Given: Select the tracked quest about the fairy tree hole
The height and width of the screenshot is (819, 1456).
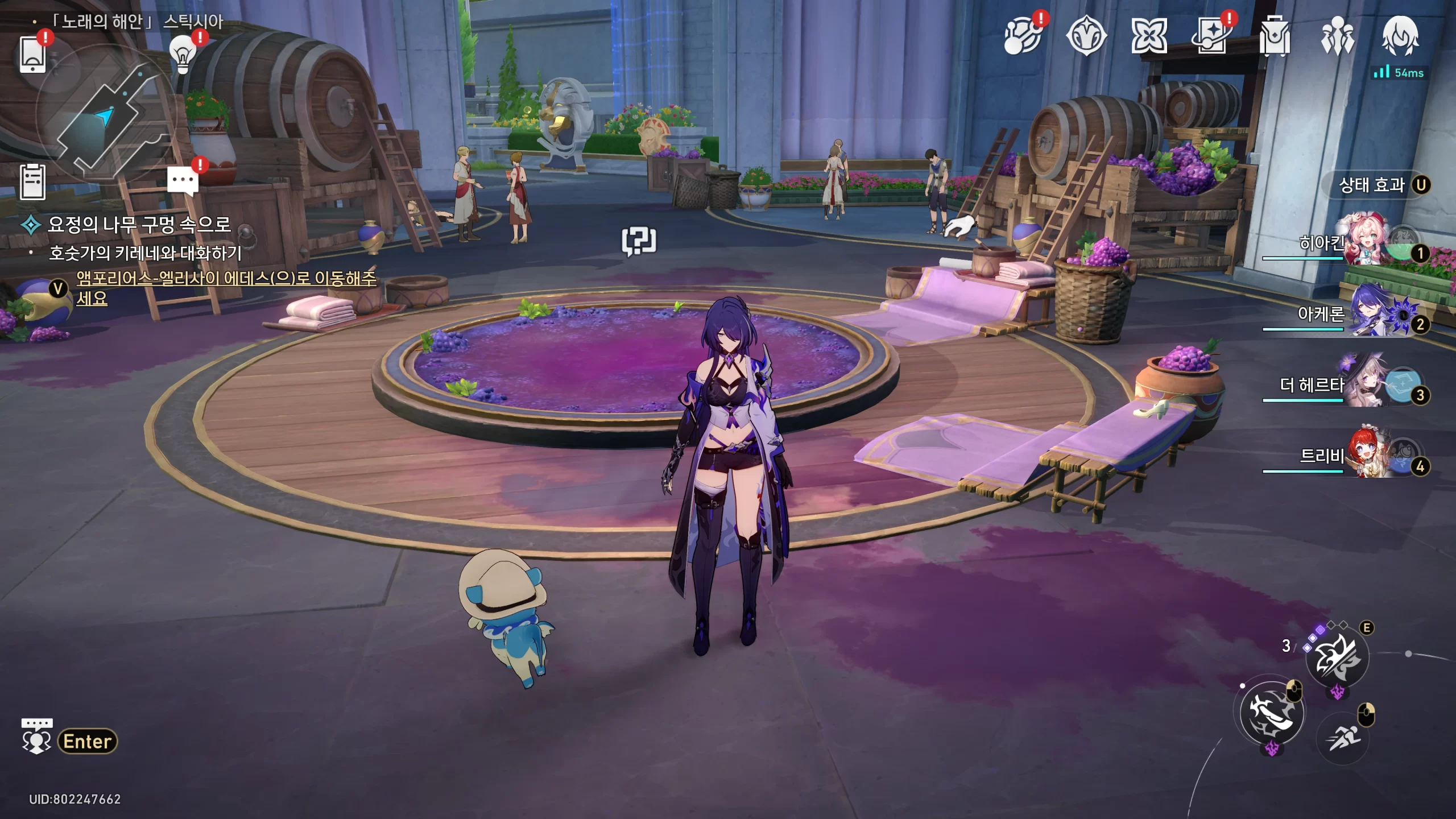Looking at the screenshot, I should (x=139, y=225).
